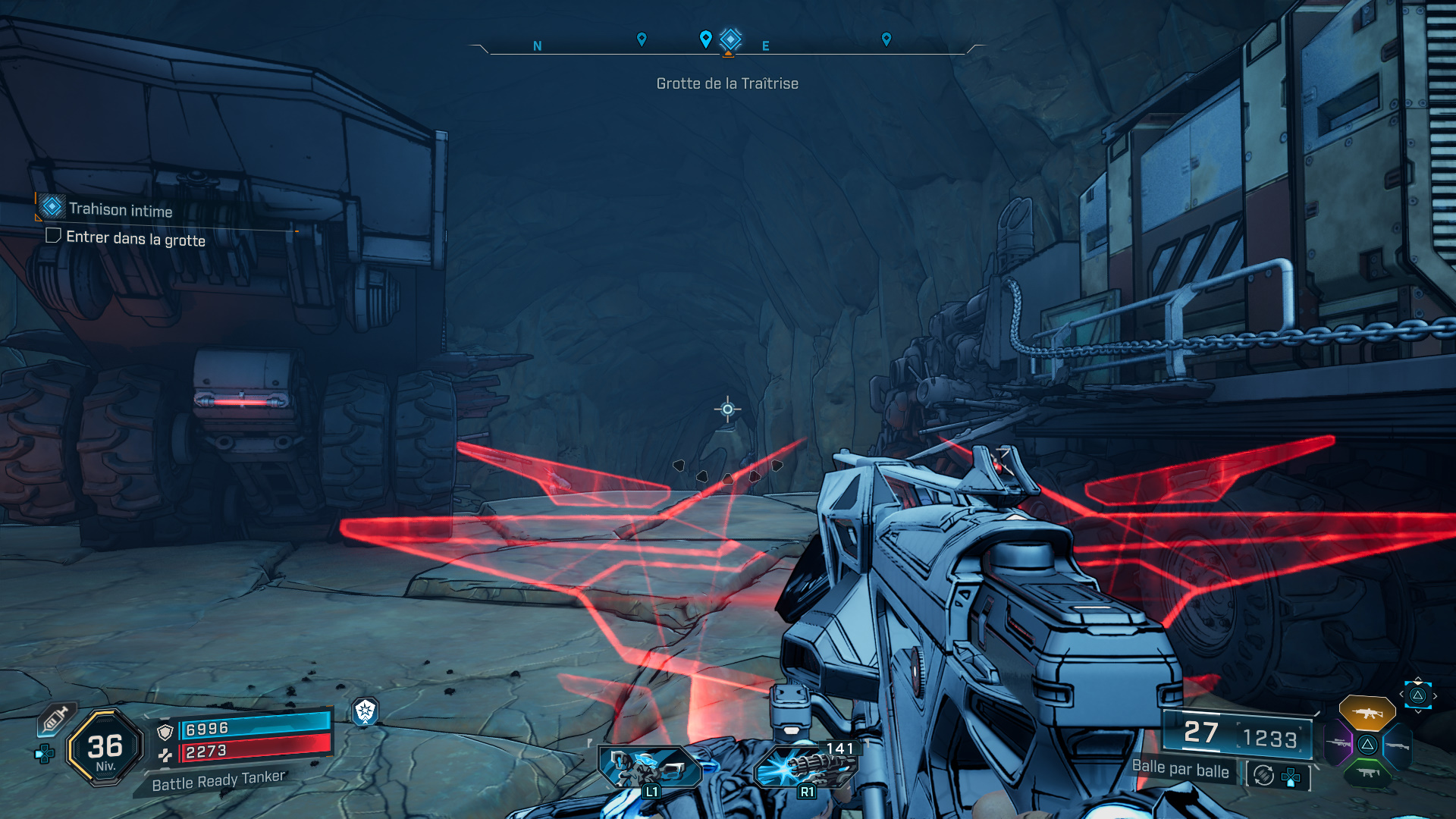Tick the Entrer dans la grotte objective checkbox
The width and height of the screenshot is (1456, 819).
53,236
